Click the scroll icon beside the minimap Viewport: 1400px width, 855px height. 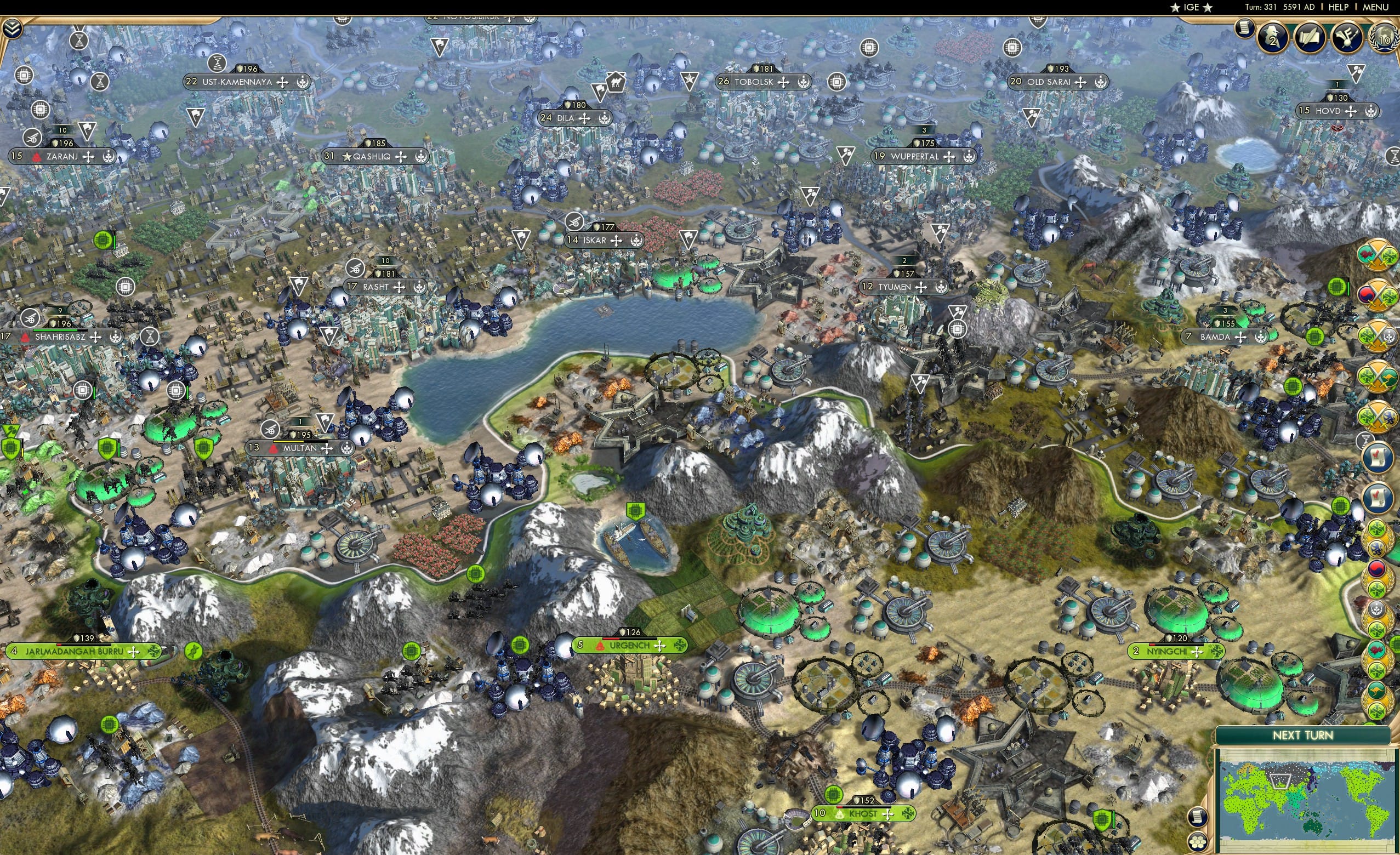[x=1198, y=817]
